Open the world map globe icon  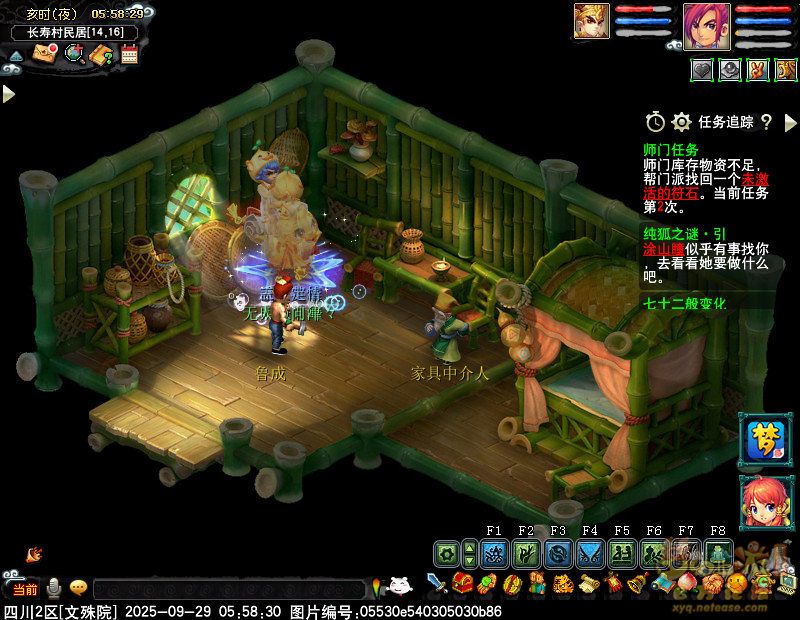(x=74, y=55)
